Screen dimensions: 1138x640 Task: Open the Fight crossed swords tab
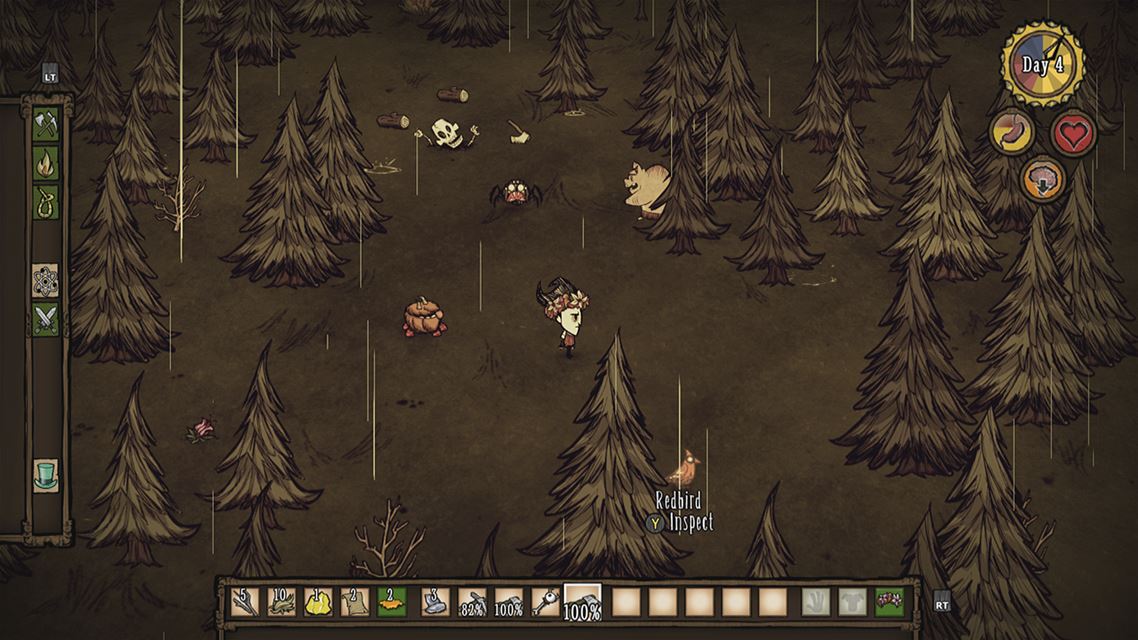[x=46, y=319]
